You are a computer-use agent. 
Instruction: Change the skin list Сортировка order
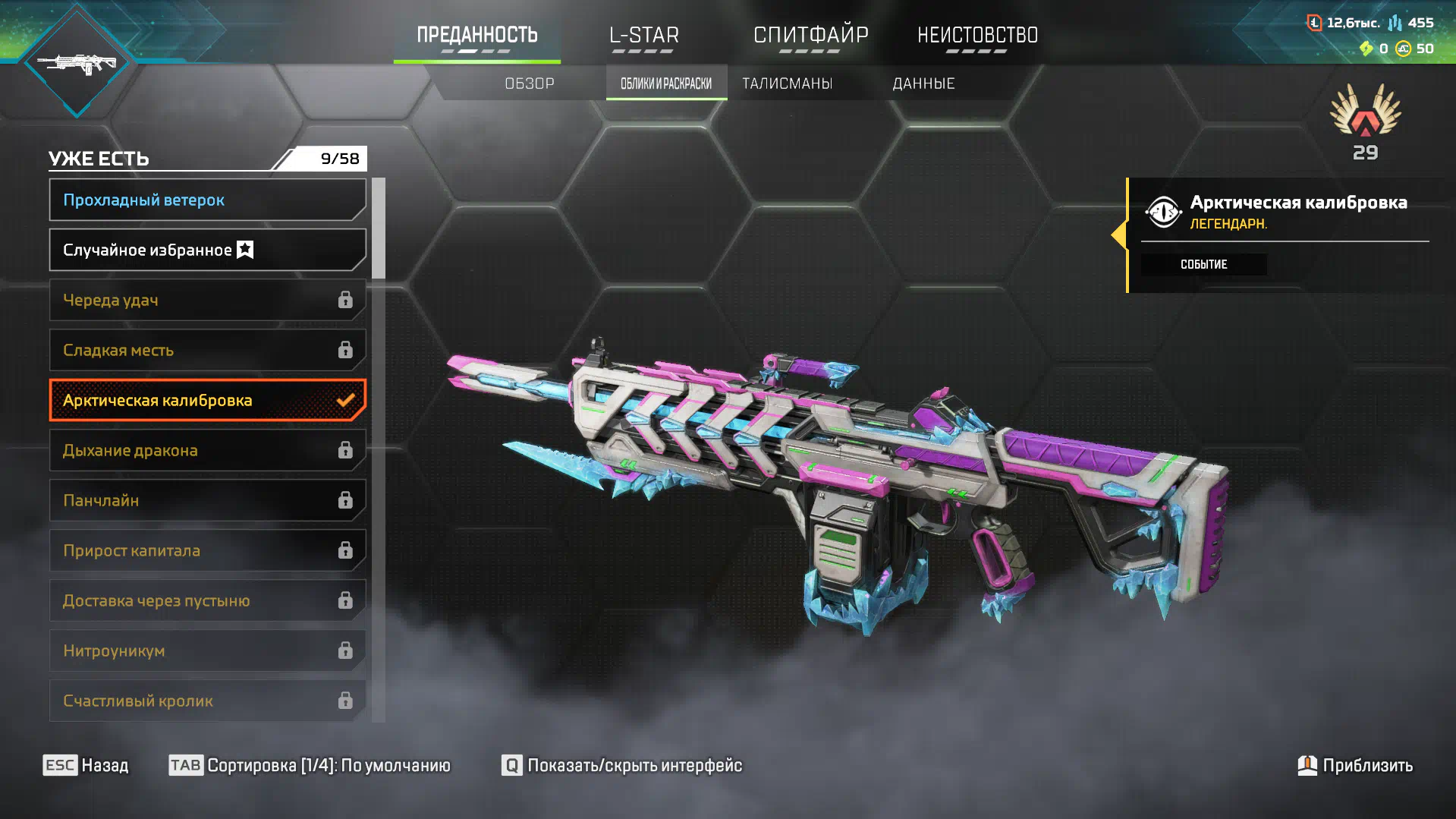(310, 765)
